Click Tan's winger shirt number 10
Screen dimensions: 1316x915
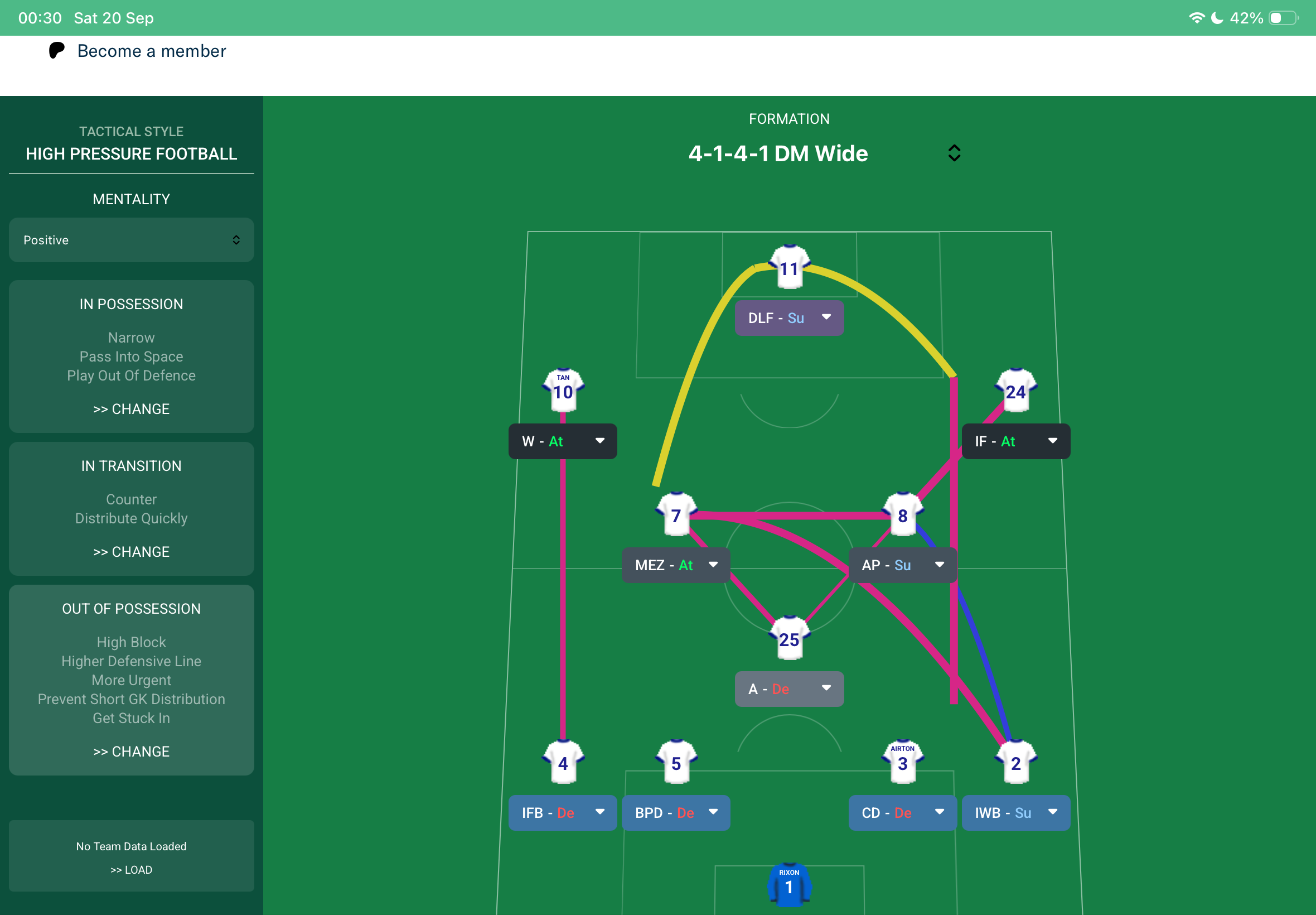point(562,391)
